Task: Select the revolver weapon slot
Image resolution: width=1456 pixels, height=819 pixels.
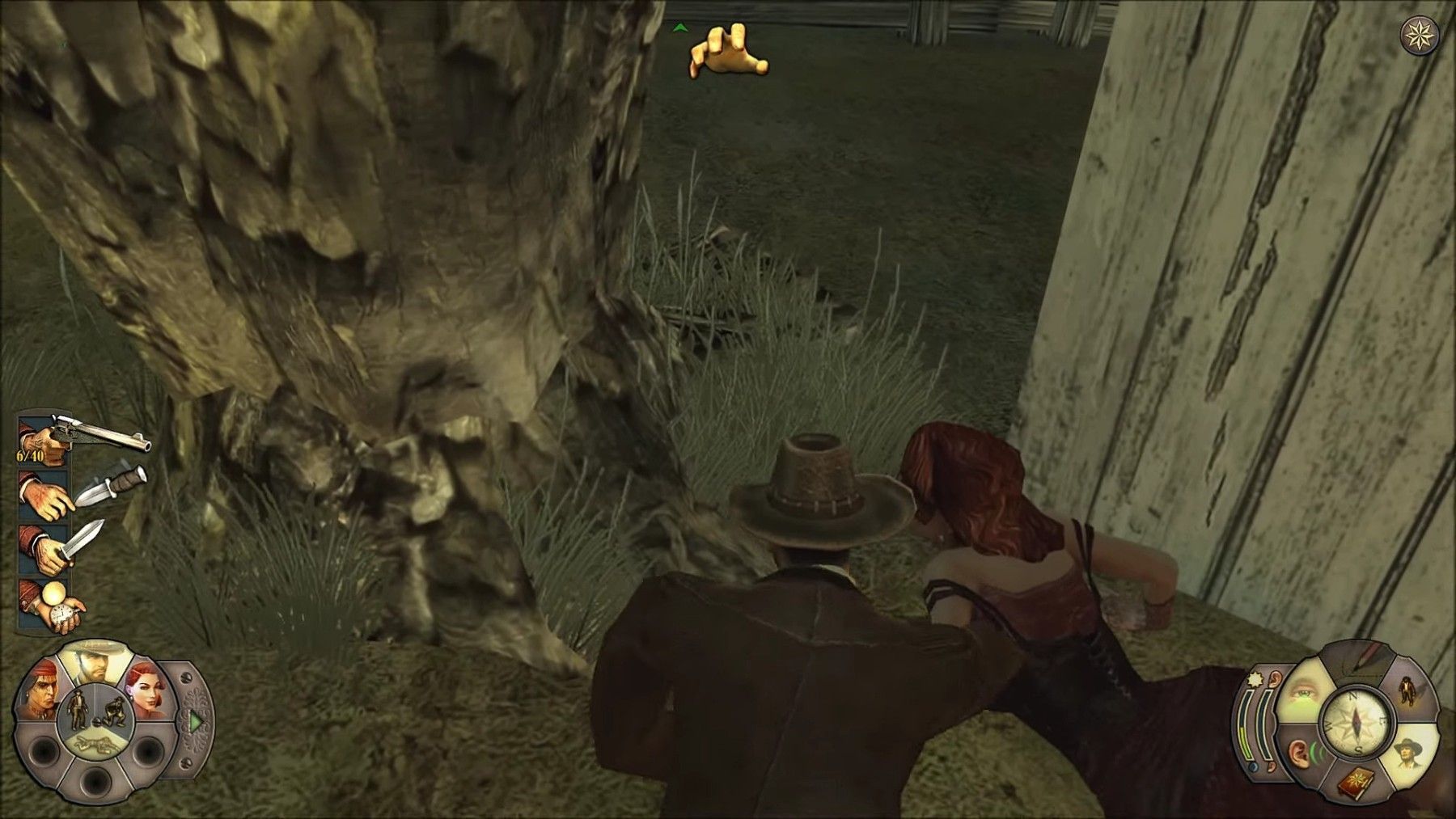Action: click(81, 441)
